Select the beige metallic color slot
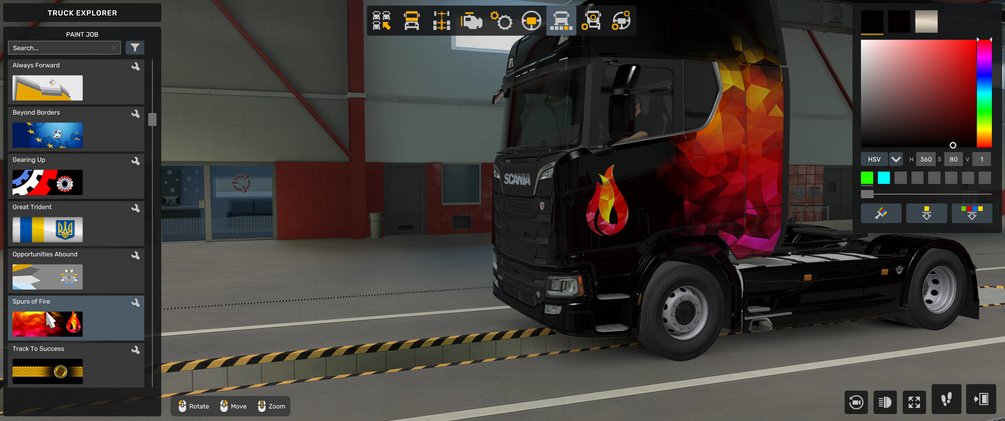The width and height of the screenshot is (1005, 421). click(926, 22)
